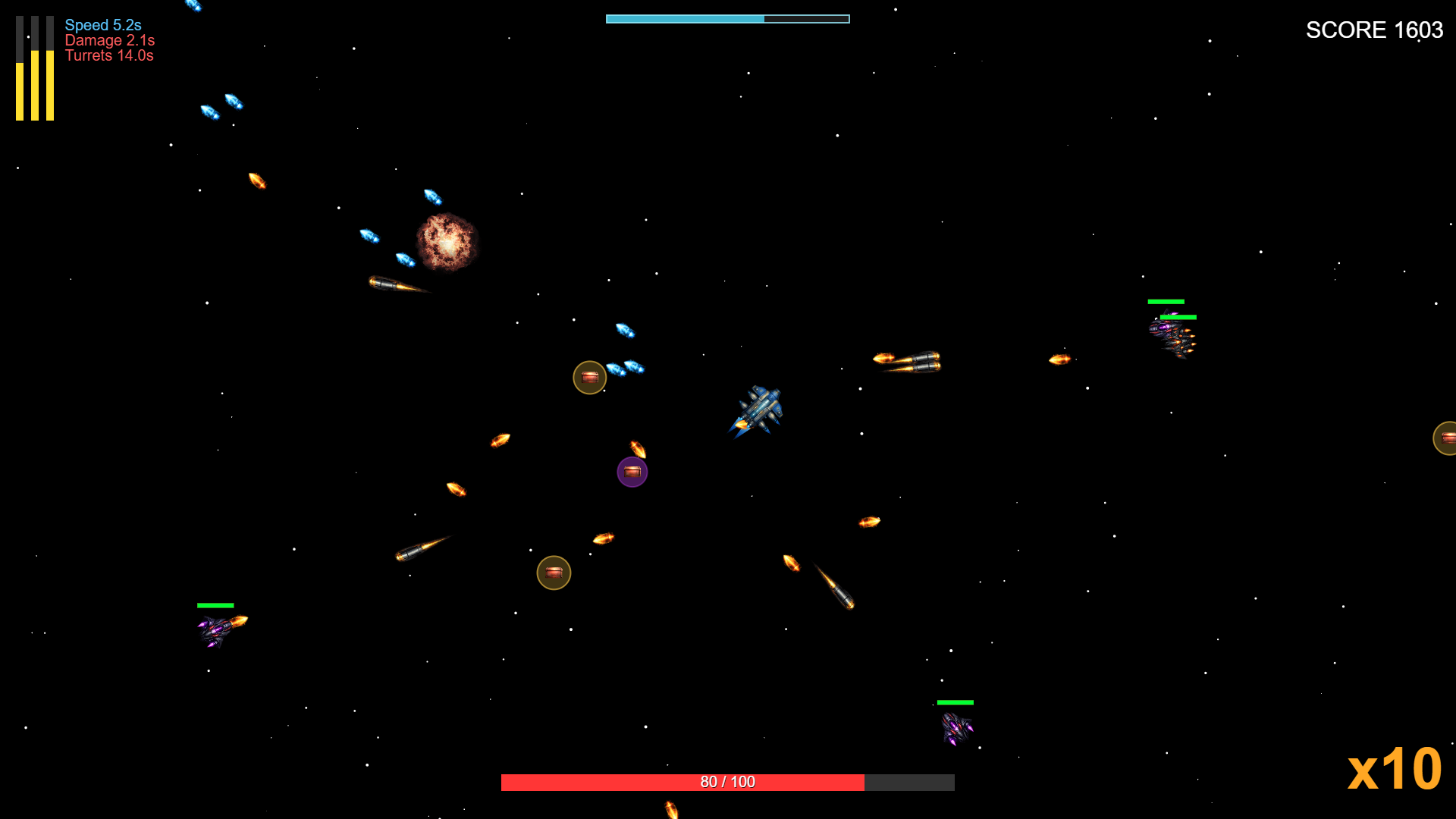1456x819 pixels.
Task: Toggle the Turrets 14.0s power-up timer
Action: click(x=109, y=55)
